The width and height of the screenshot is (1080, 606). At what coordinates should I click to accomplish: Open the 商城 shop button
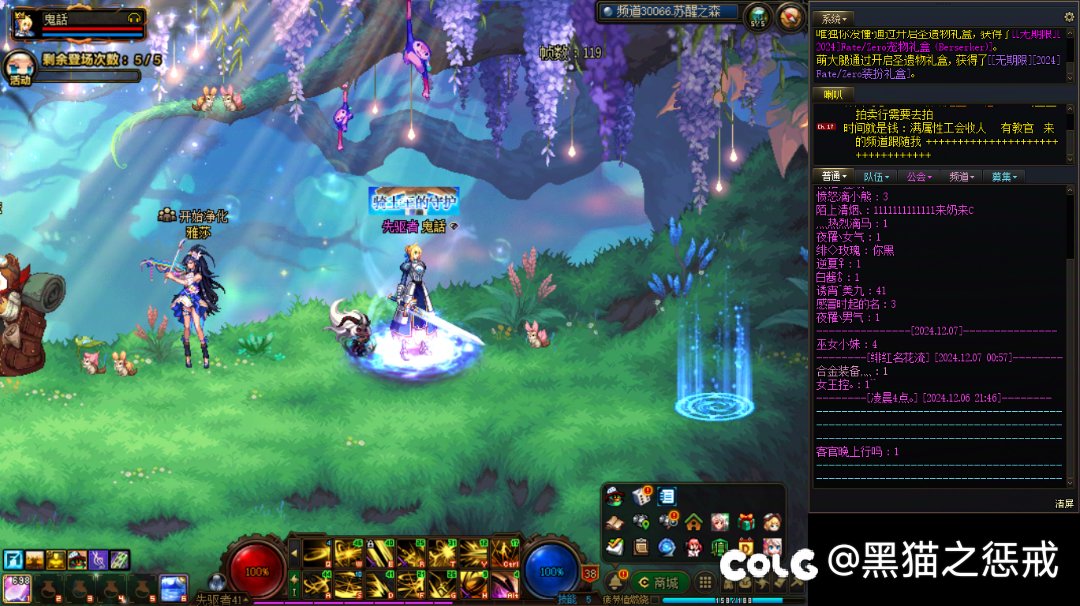click(659, 582)
